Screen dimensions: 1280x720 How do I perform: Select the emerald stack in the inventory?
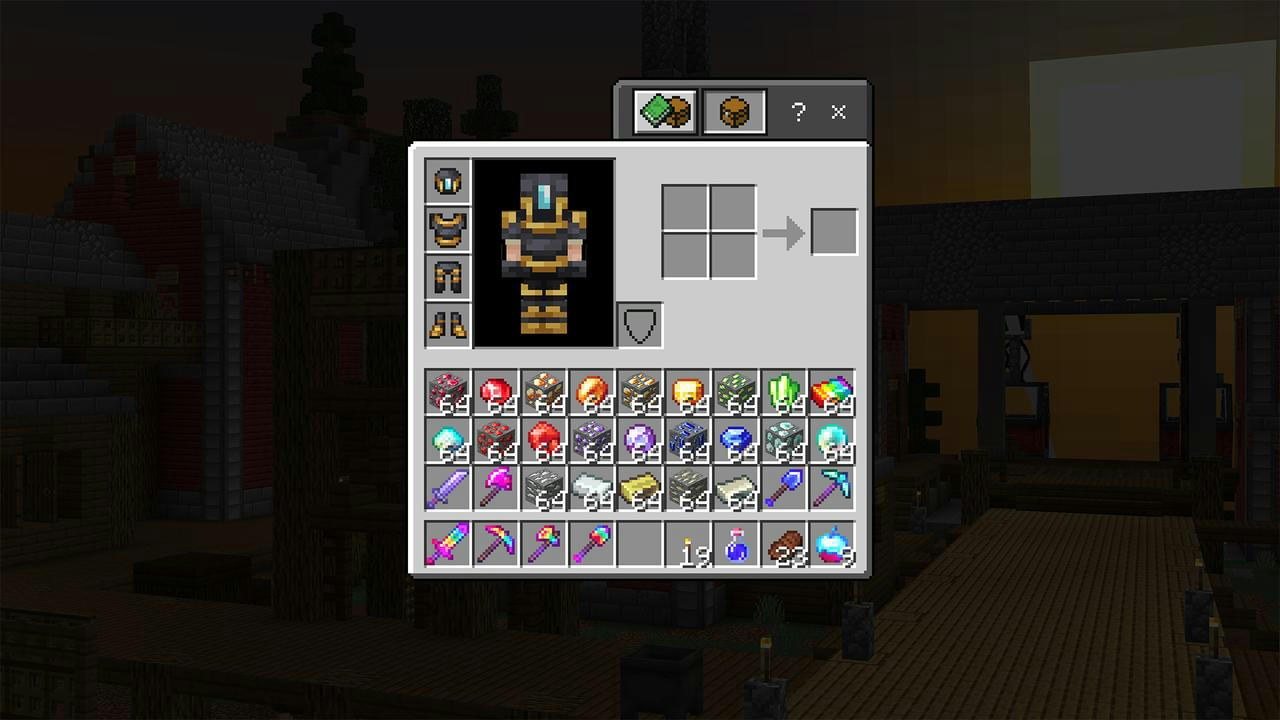789,394
